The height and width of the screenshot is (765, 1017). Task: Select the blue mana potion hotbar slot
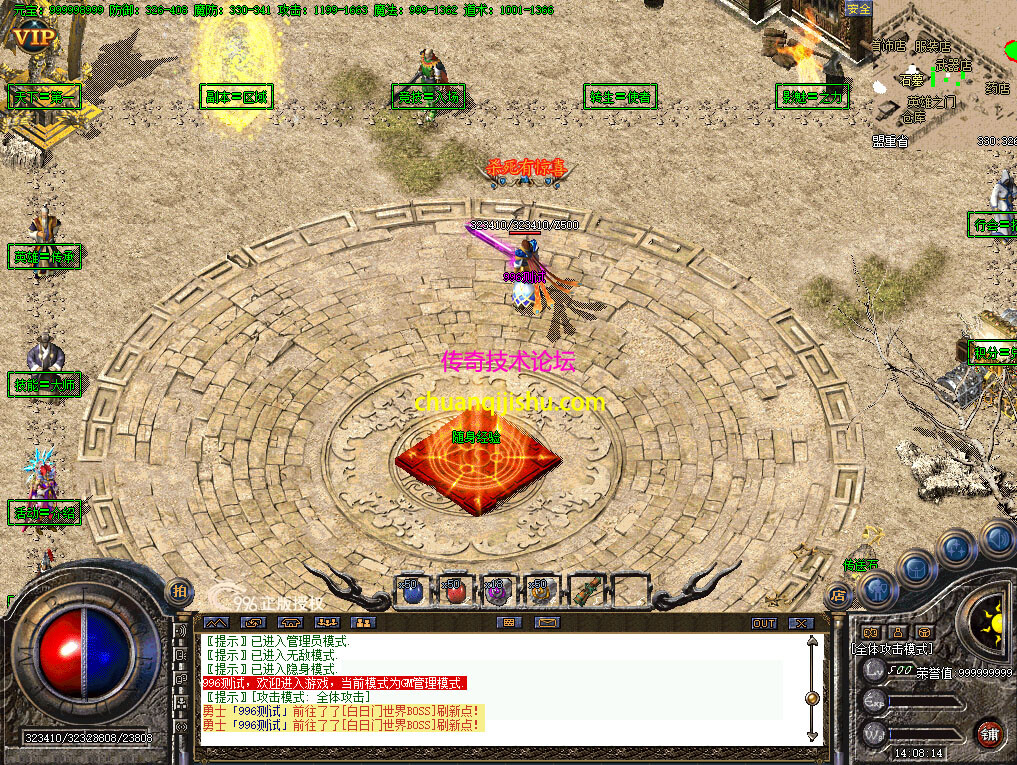[x=411, y=591]
